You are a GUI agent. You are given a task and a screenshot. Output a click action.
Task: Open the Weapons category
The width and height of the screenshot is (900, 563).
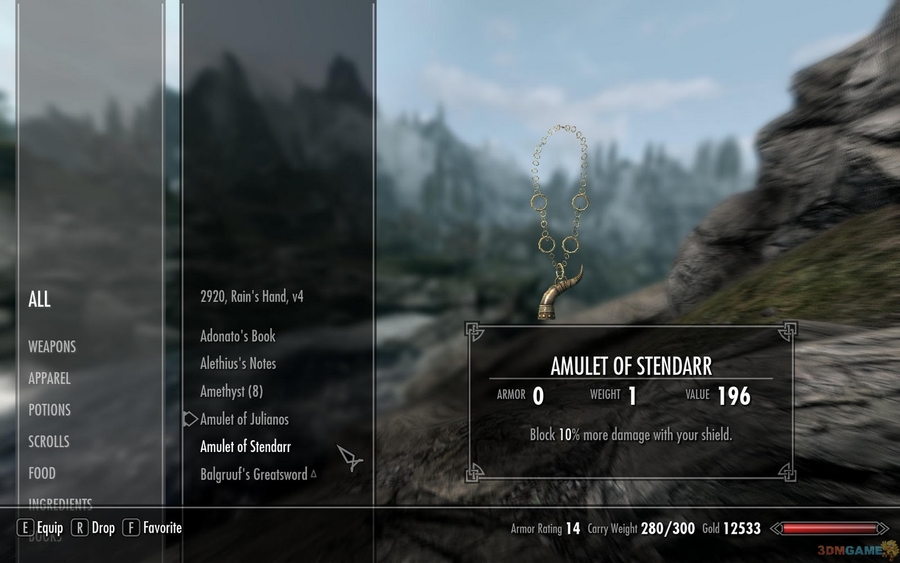52,347
